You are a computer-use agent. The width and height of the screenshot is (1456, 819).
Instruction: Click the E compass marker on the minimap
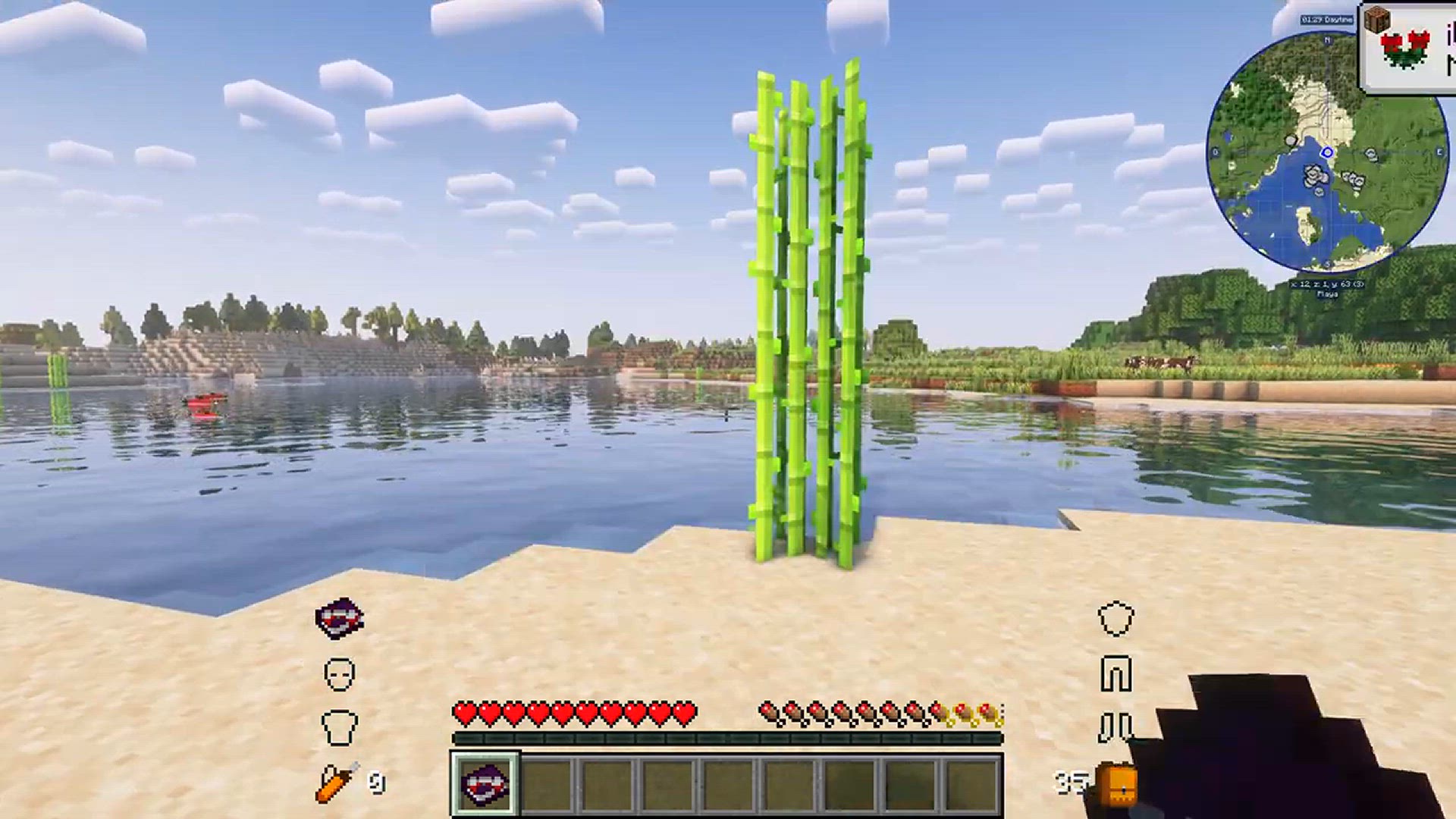pos(1440,152)
